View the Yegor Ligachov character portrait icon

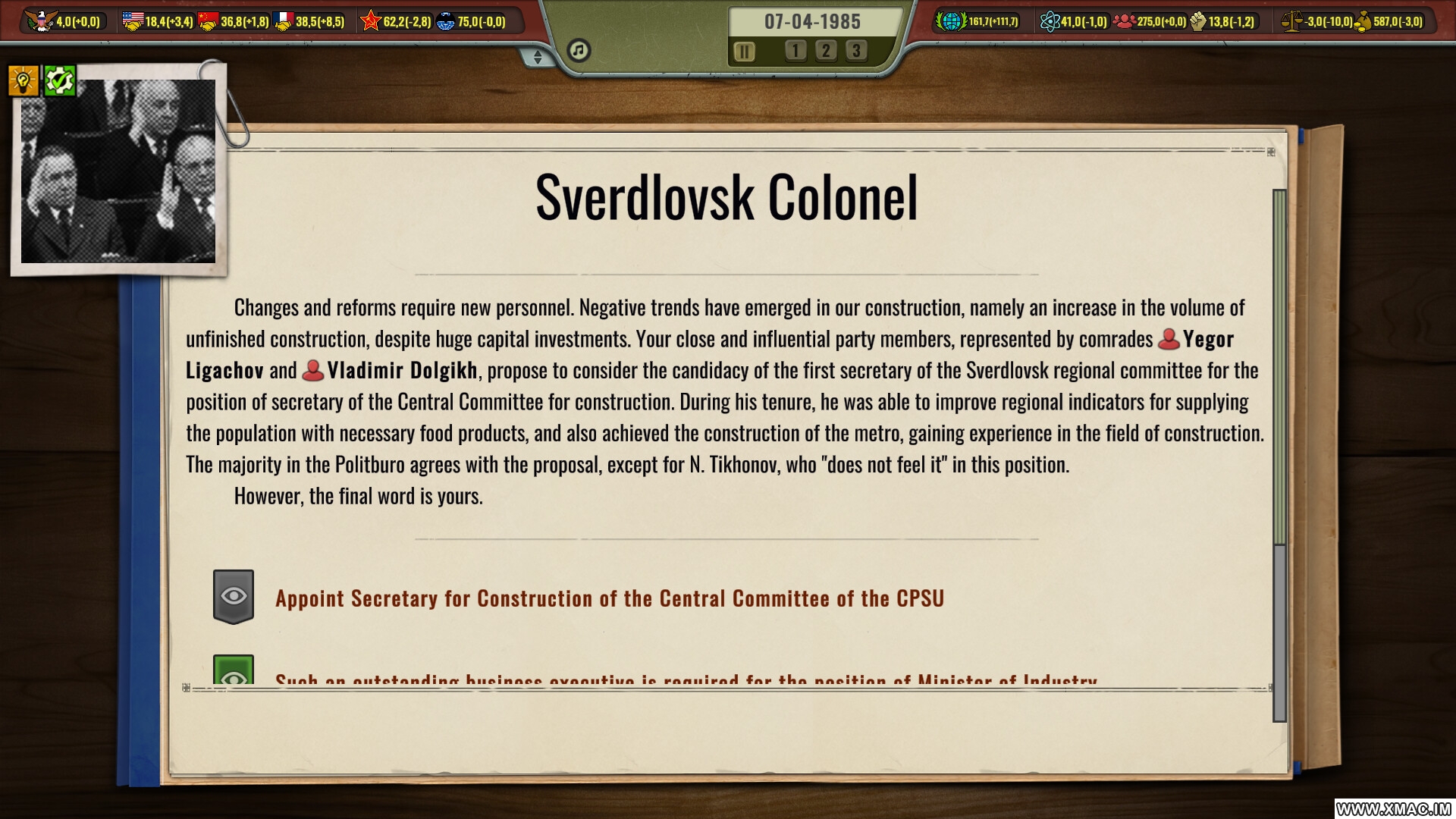[x=1168, y=340]
